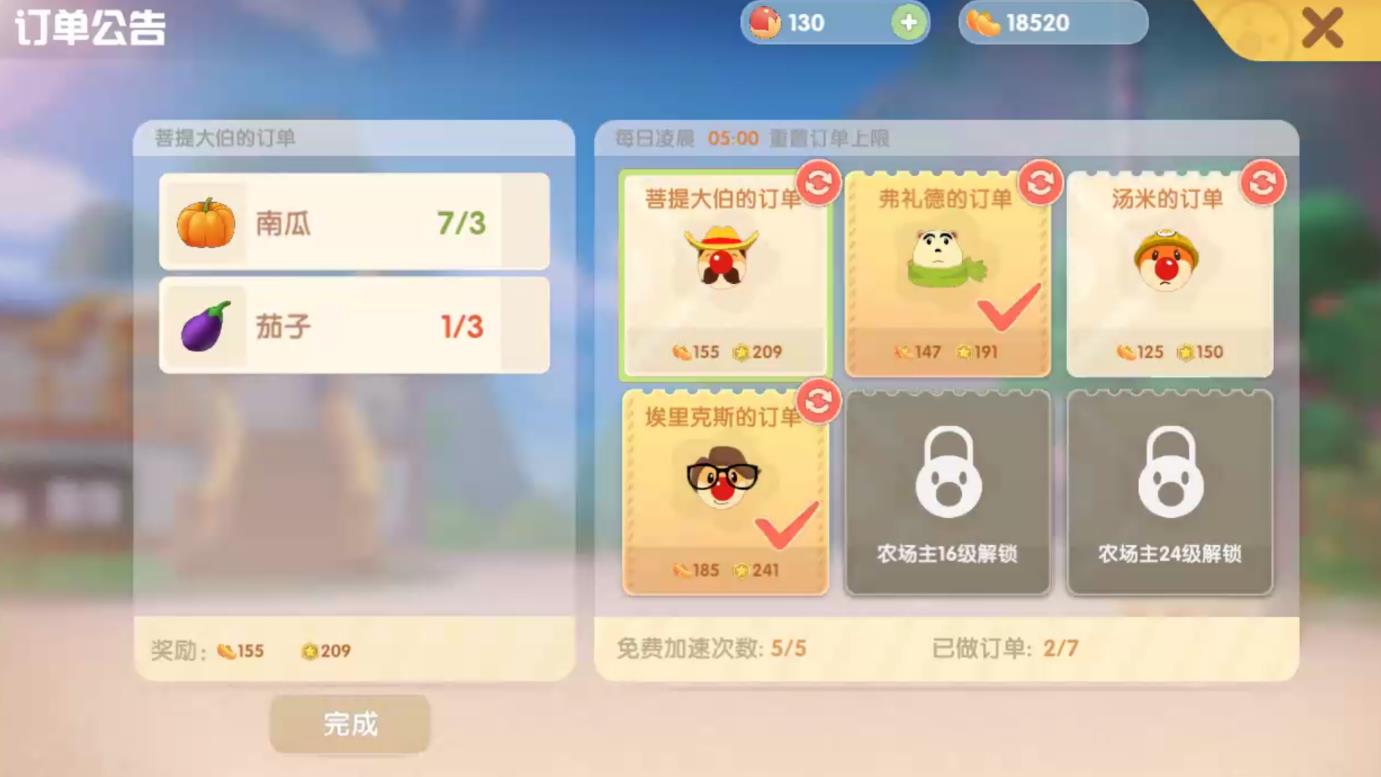The image size is (1381, 777).
Task: Refresh 弗礼德's order
Action: click(1039, 184)
